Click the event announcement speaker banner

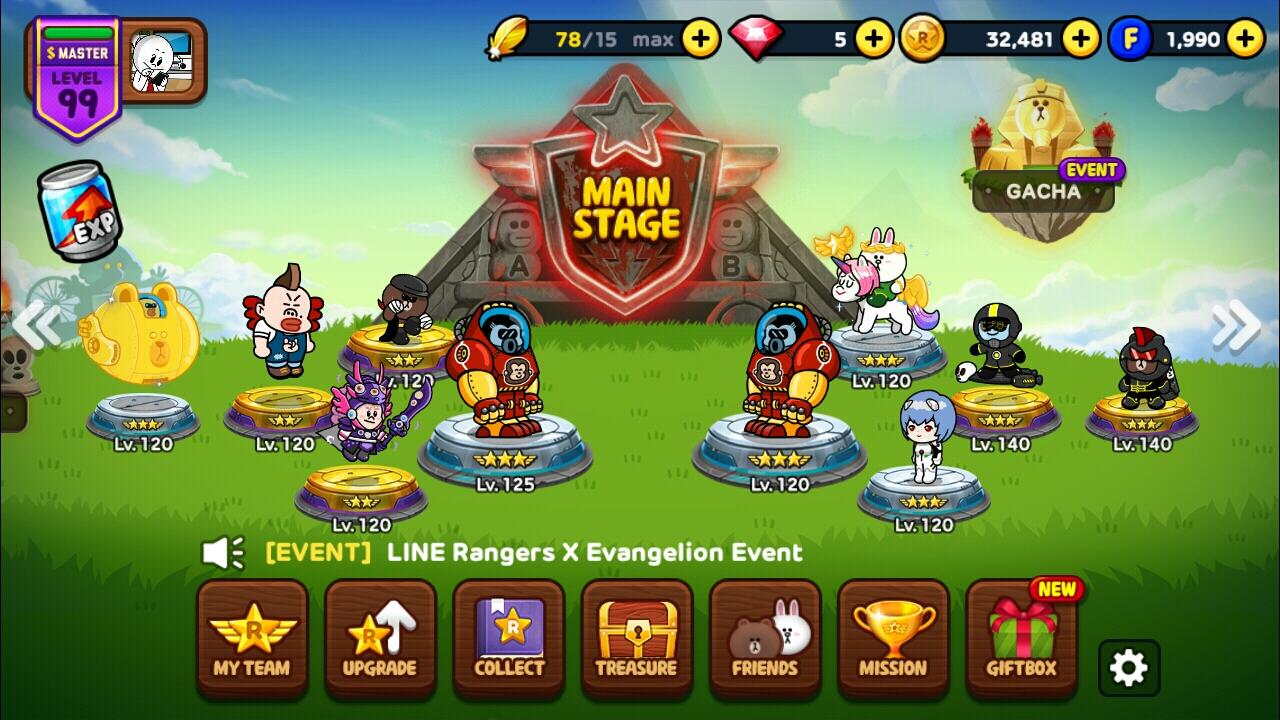[x=502, y=552]
